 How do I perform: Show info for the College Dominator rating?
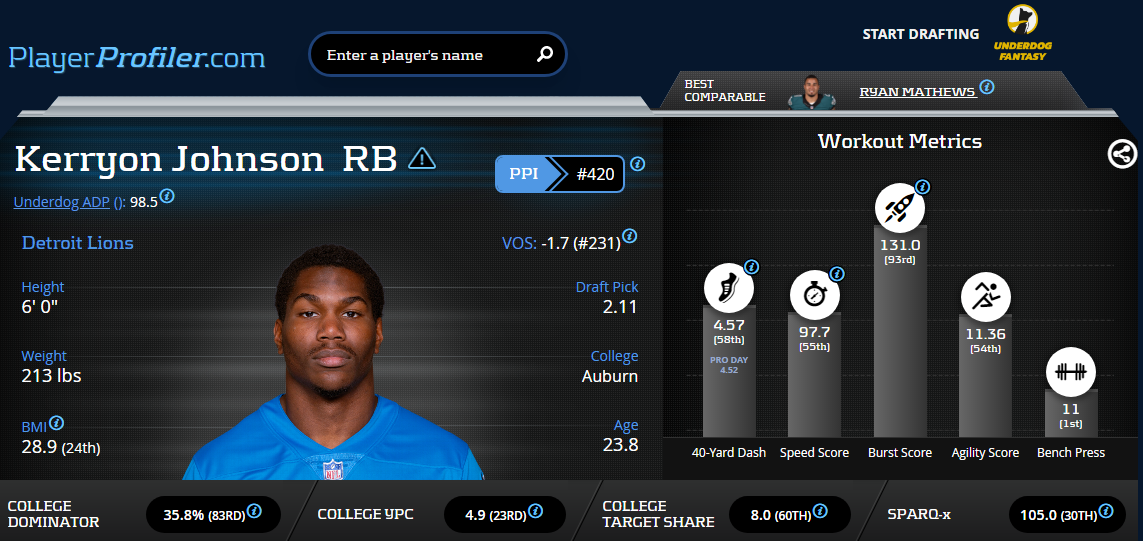pyautogui.click(x=254, y=512)
